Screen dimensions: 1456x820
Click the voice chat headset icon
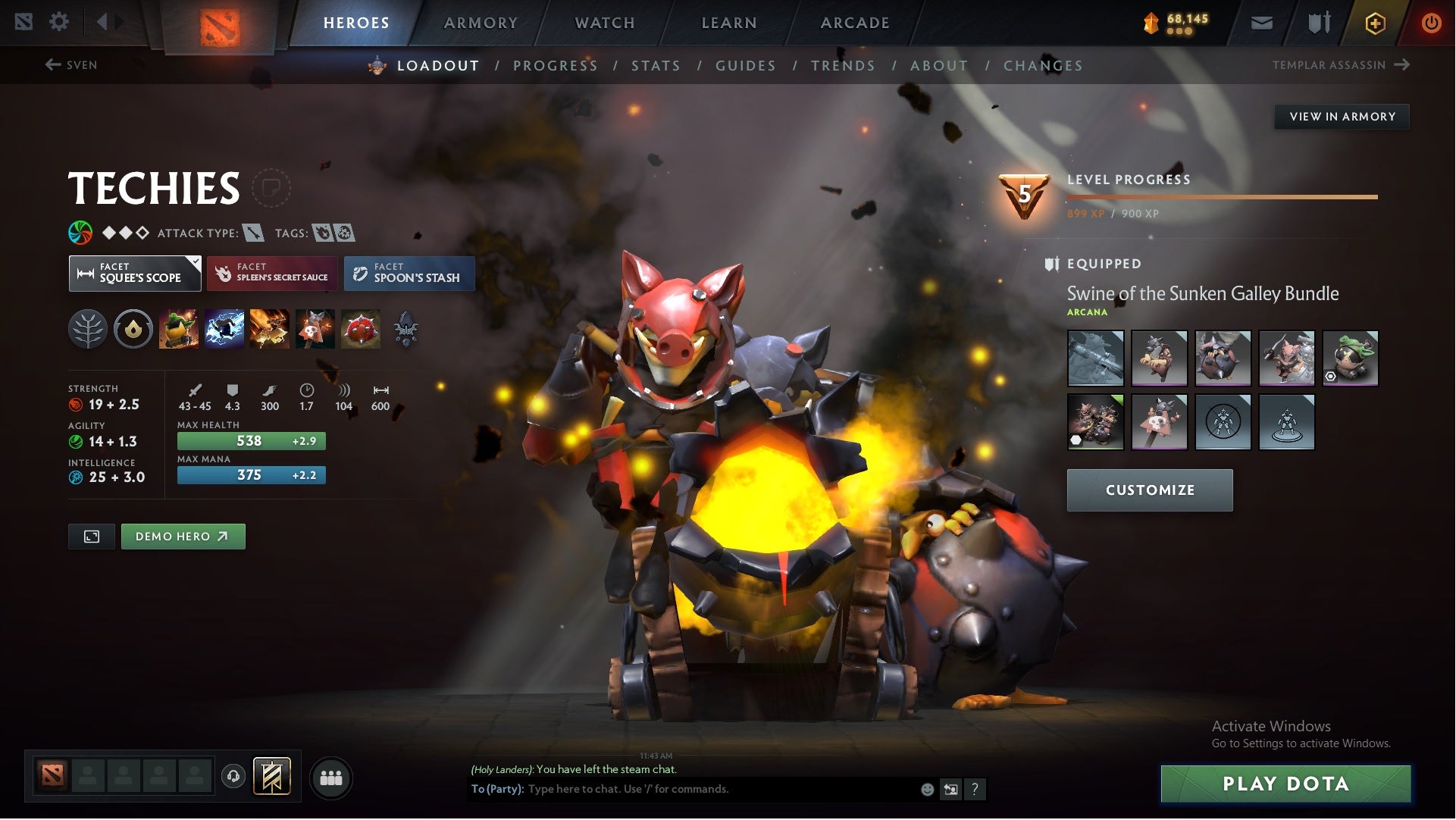click(233, 777)
